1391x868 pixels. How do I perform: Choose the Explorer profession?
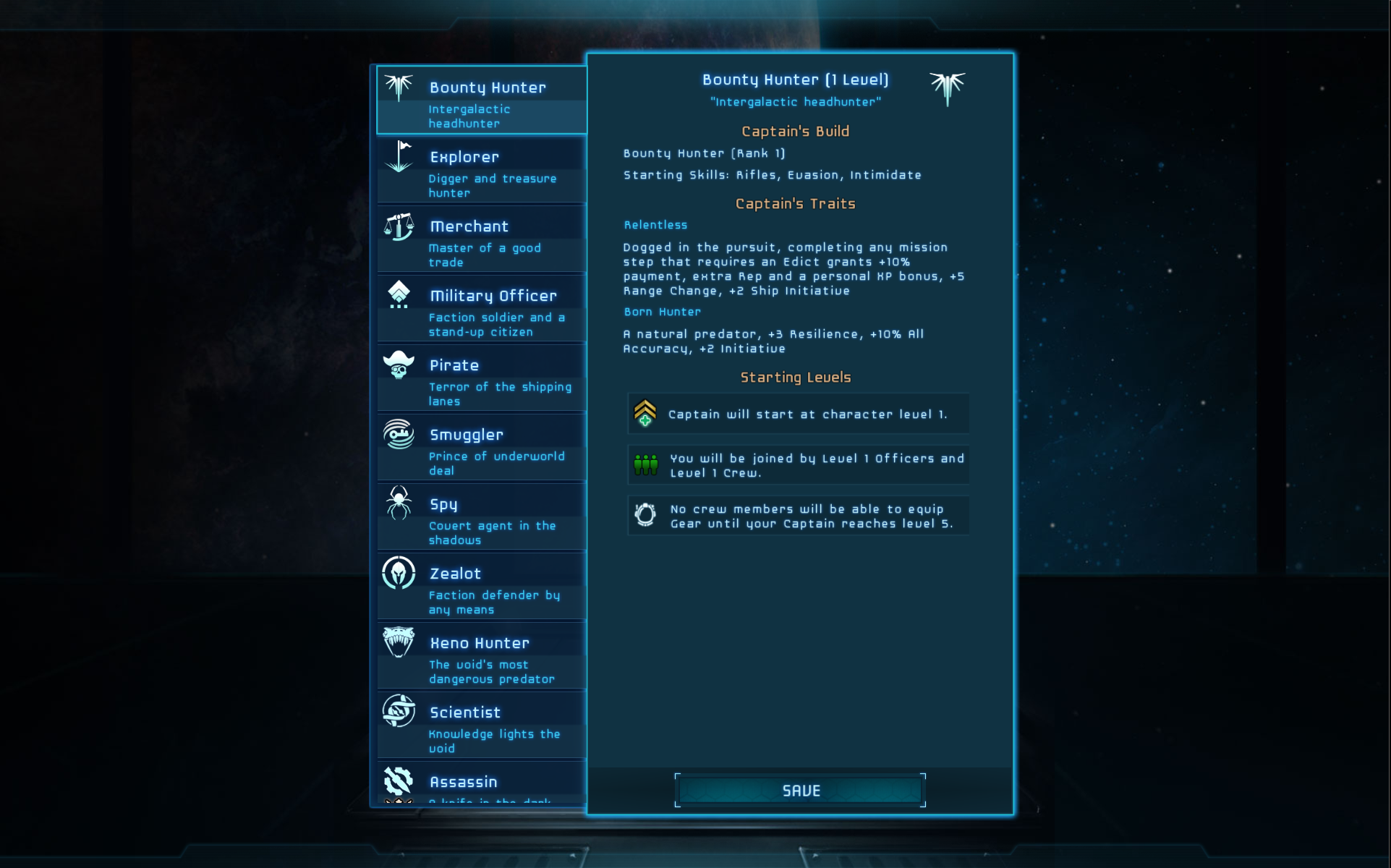(x=482, y=170)
